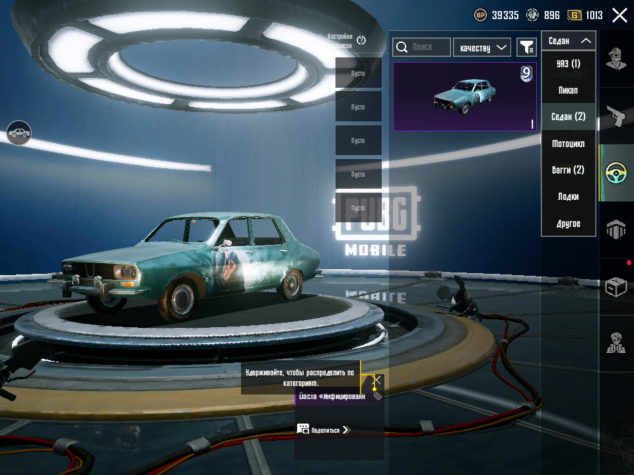Click the small car icon at left
This screenshot has height=475, width=634.
18,131
